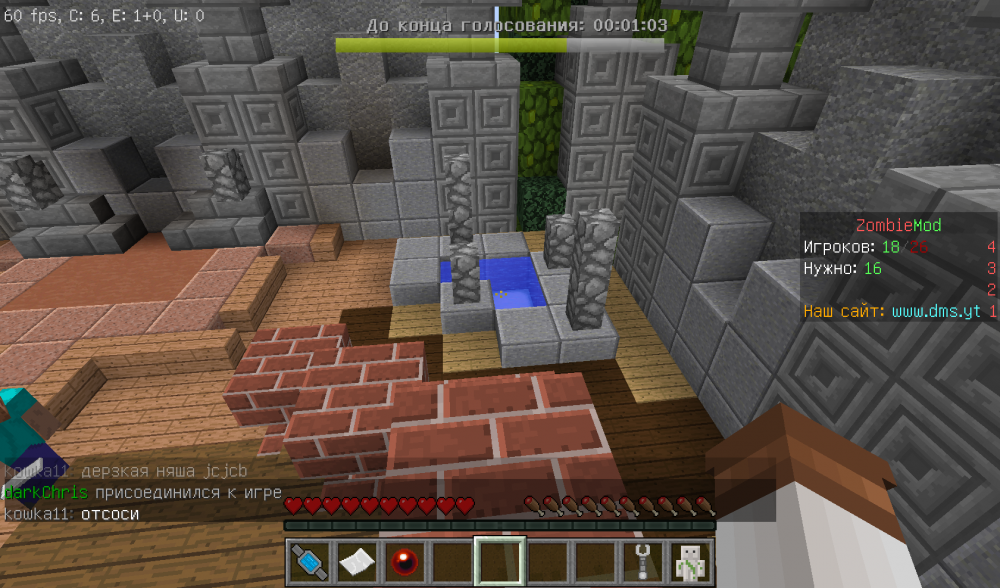Select the blue wristwatch hotbar slot
Image resolution: width=1000 pixels, height=588 pixels.
(x=310, y=562)
